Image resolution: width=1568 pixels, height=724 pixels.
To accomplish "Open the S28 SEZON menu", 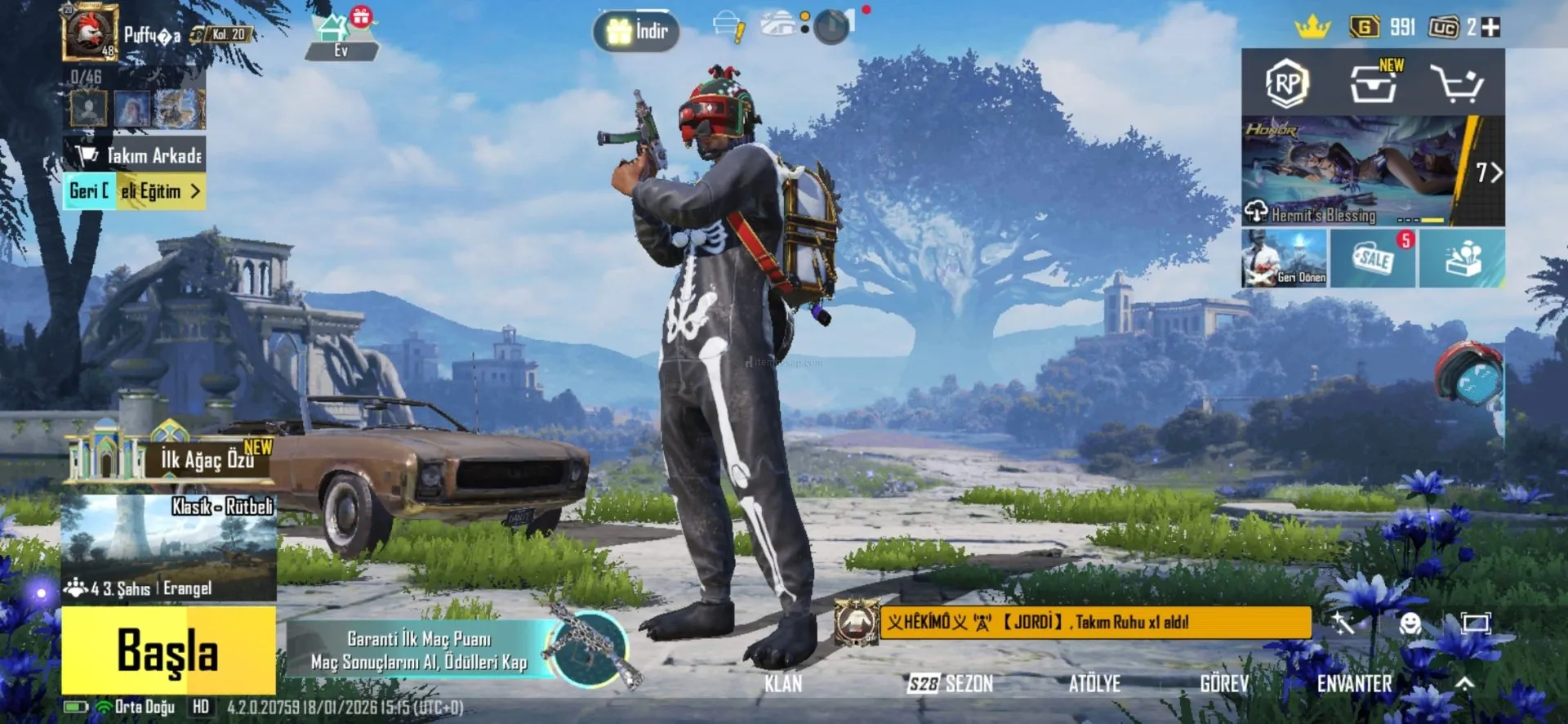I will pyautogui.click(x=951, y=683).
